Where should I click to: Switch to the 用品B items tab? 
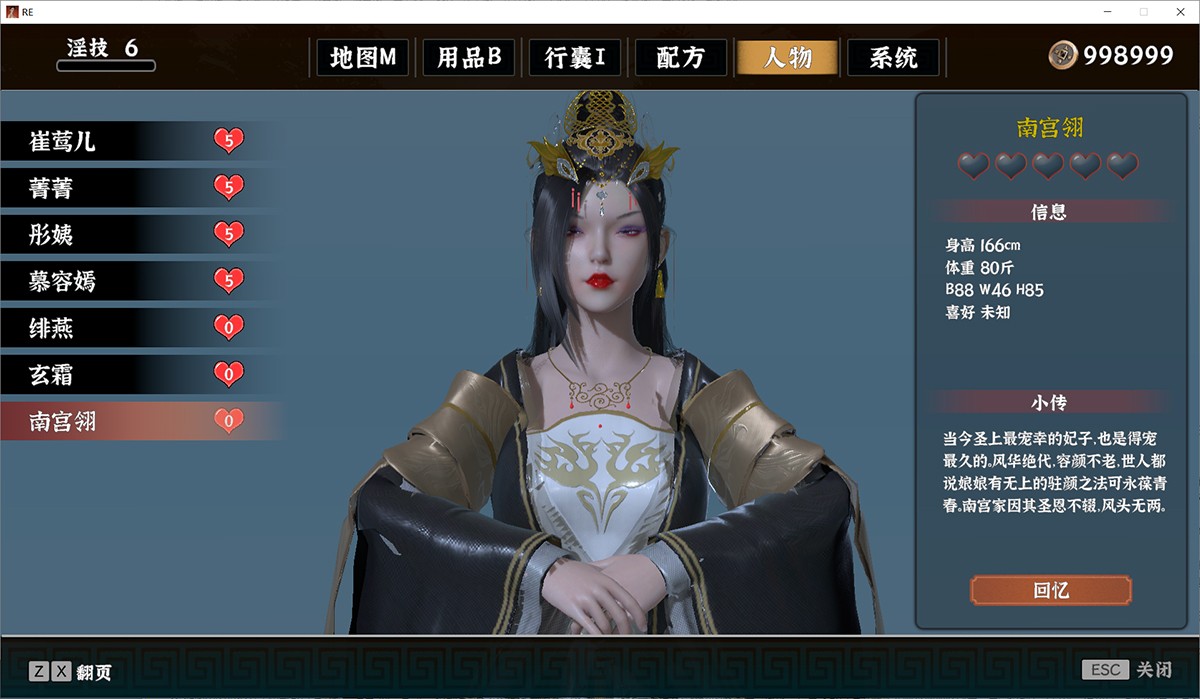468,58
